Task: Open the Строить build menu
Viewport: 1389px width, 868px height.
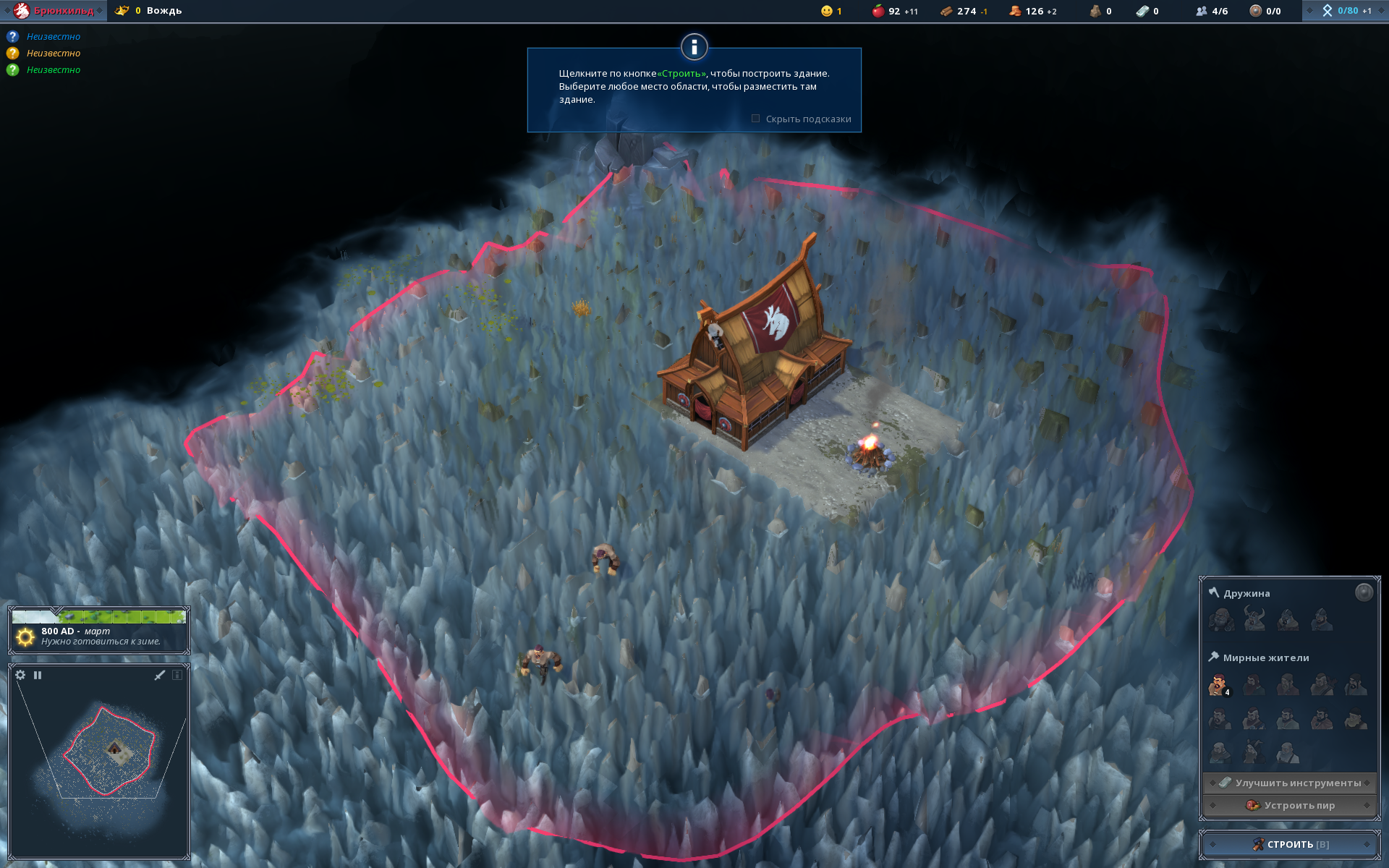Action: [x=1290, y=844]
